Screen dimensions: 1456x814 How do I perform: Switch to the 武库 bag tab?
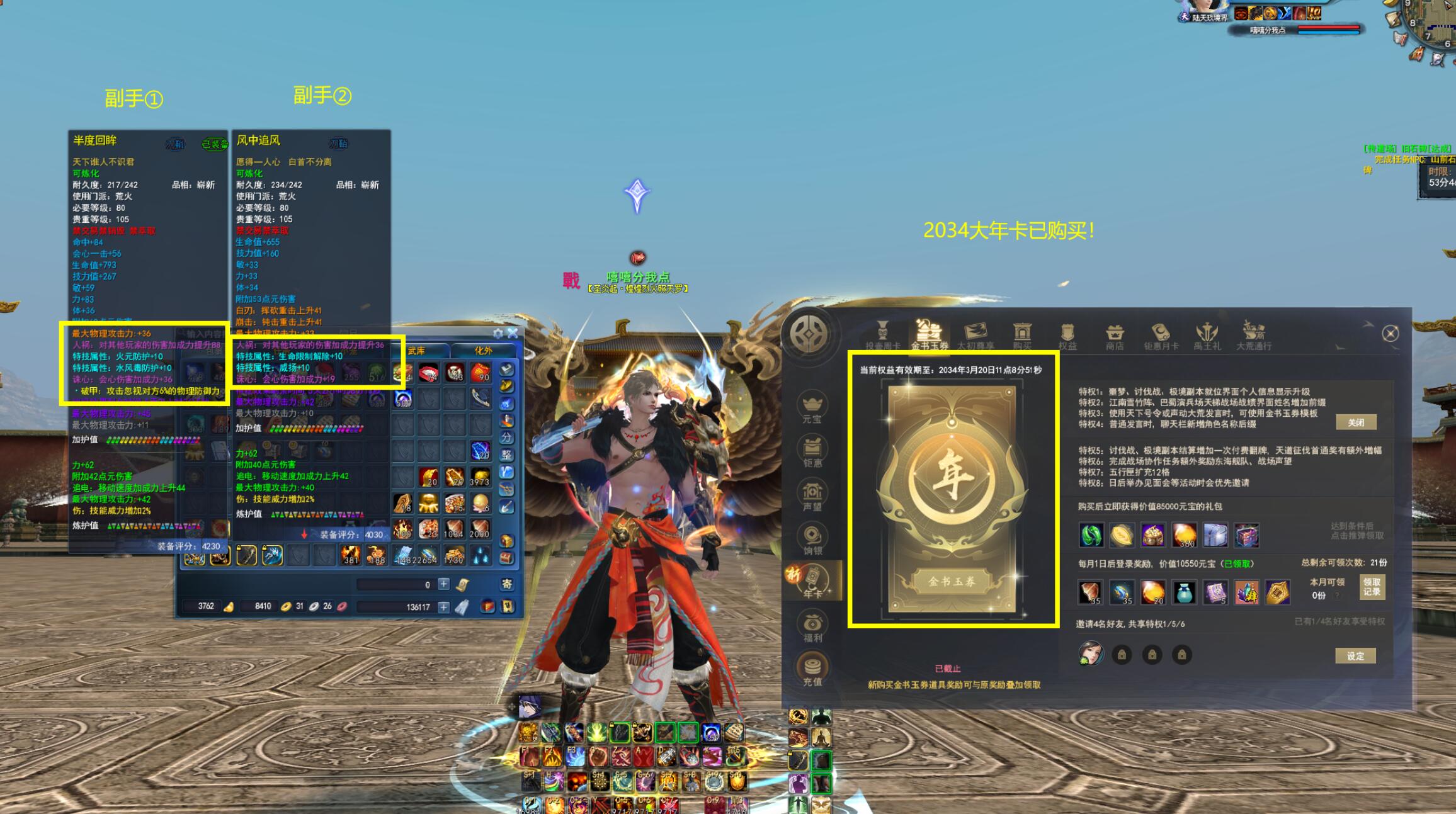[x=416, y=351]
